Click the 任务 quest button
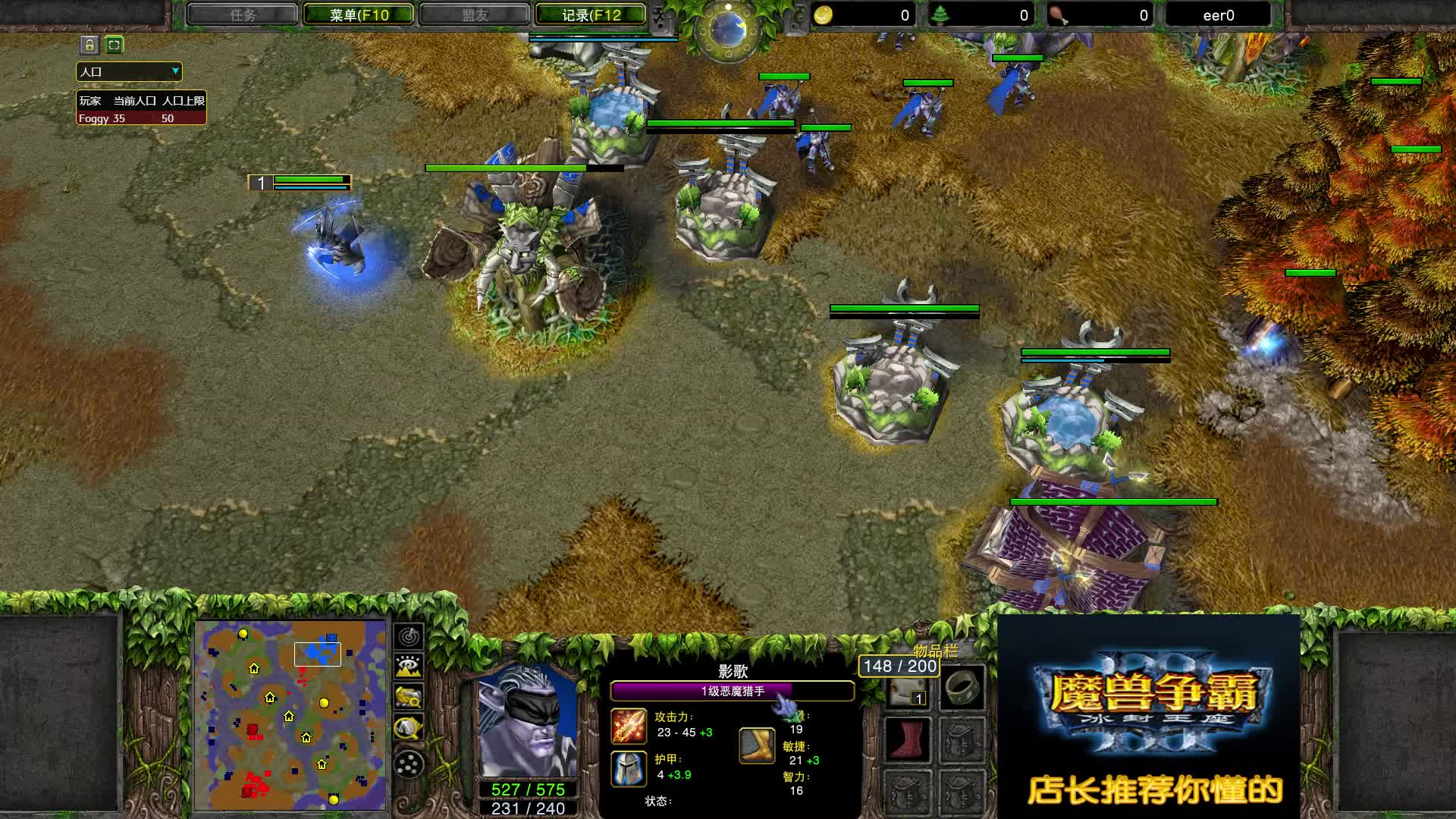 243,14
